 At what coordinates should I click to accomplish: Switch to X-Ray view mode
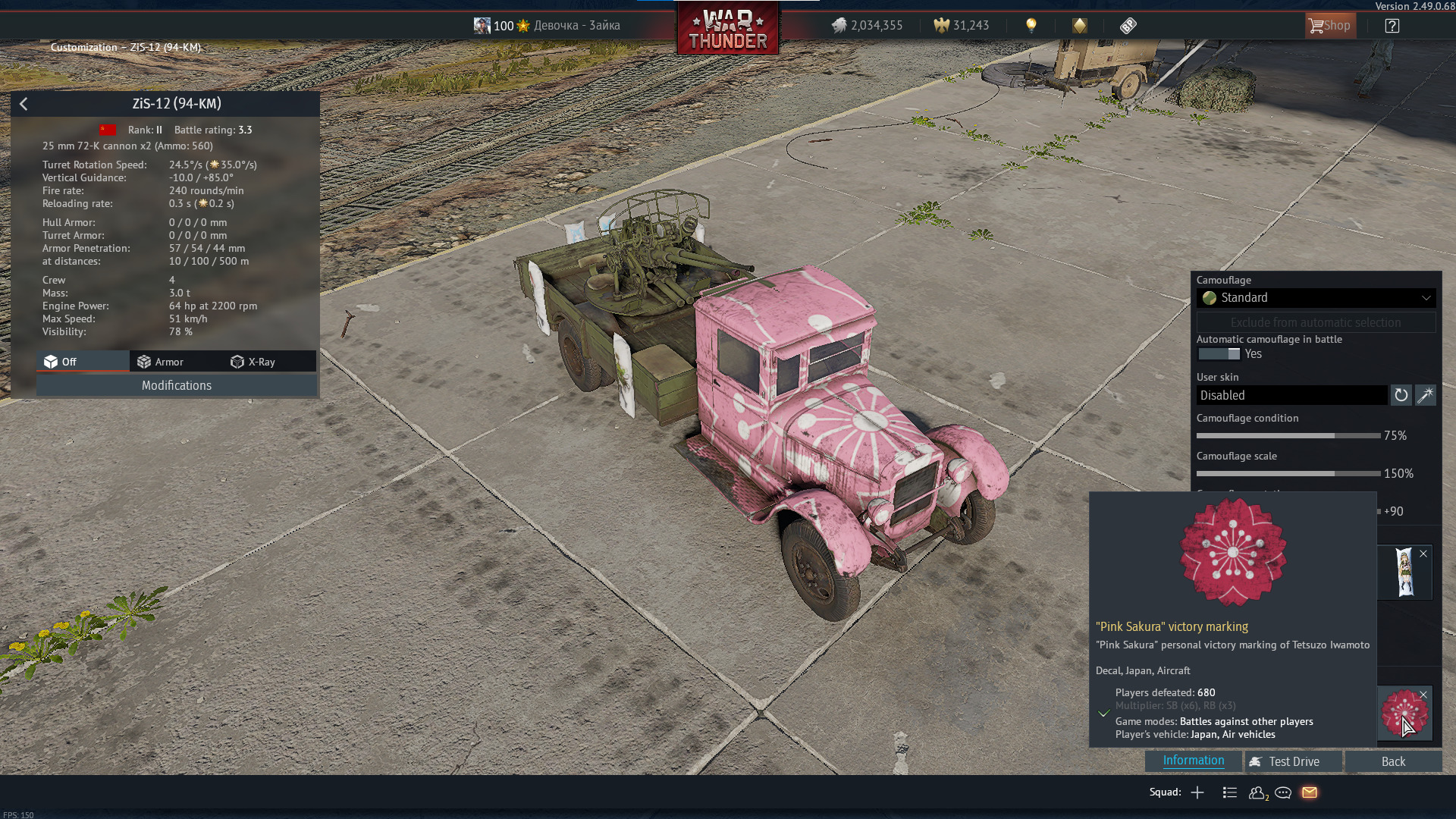coord(253,362)
